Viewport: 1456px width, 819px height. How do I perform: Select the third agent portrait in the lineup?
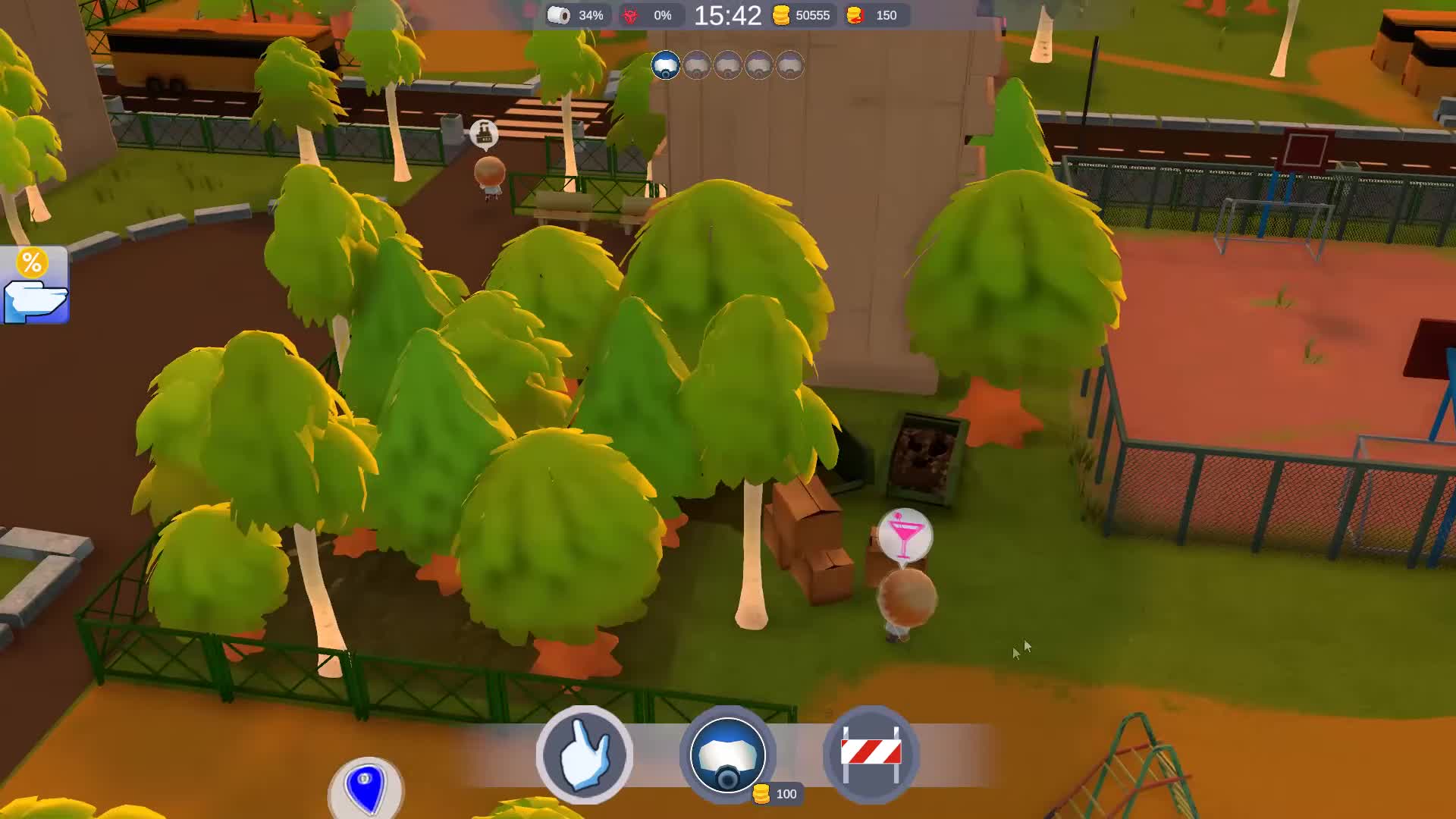pyautogui.click(x=727, y=65)
